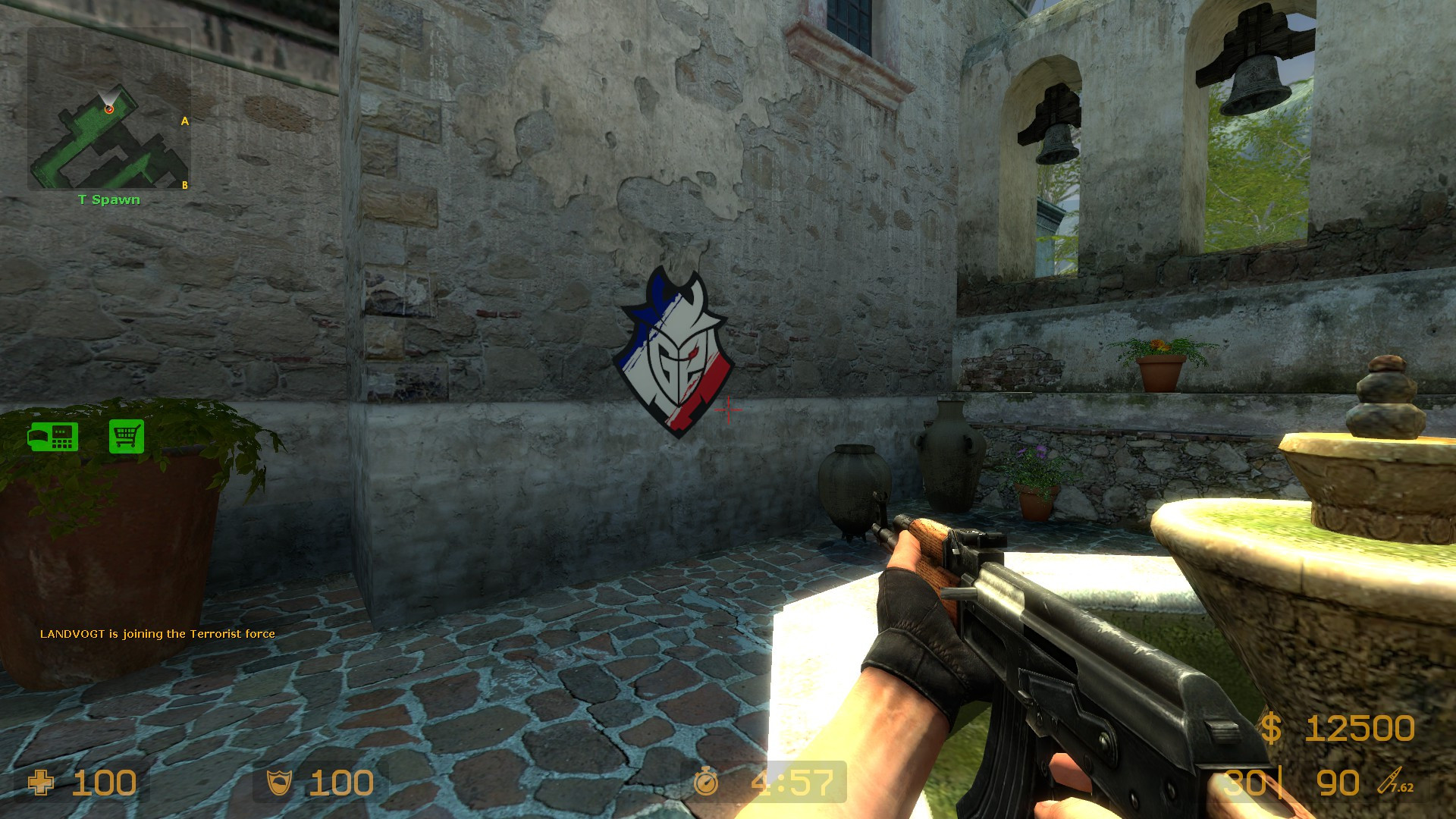The width and height of the screenshot is (1456, 819).
Task: Click the armor value reading 100
Action: (340, 783)
